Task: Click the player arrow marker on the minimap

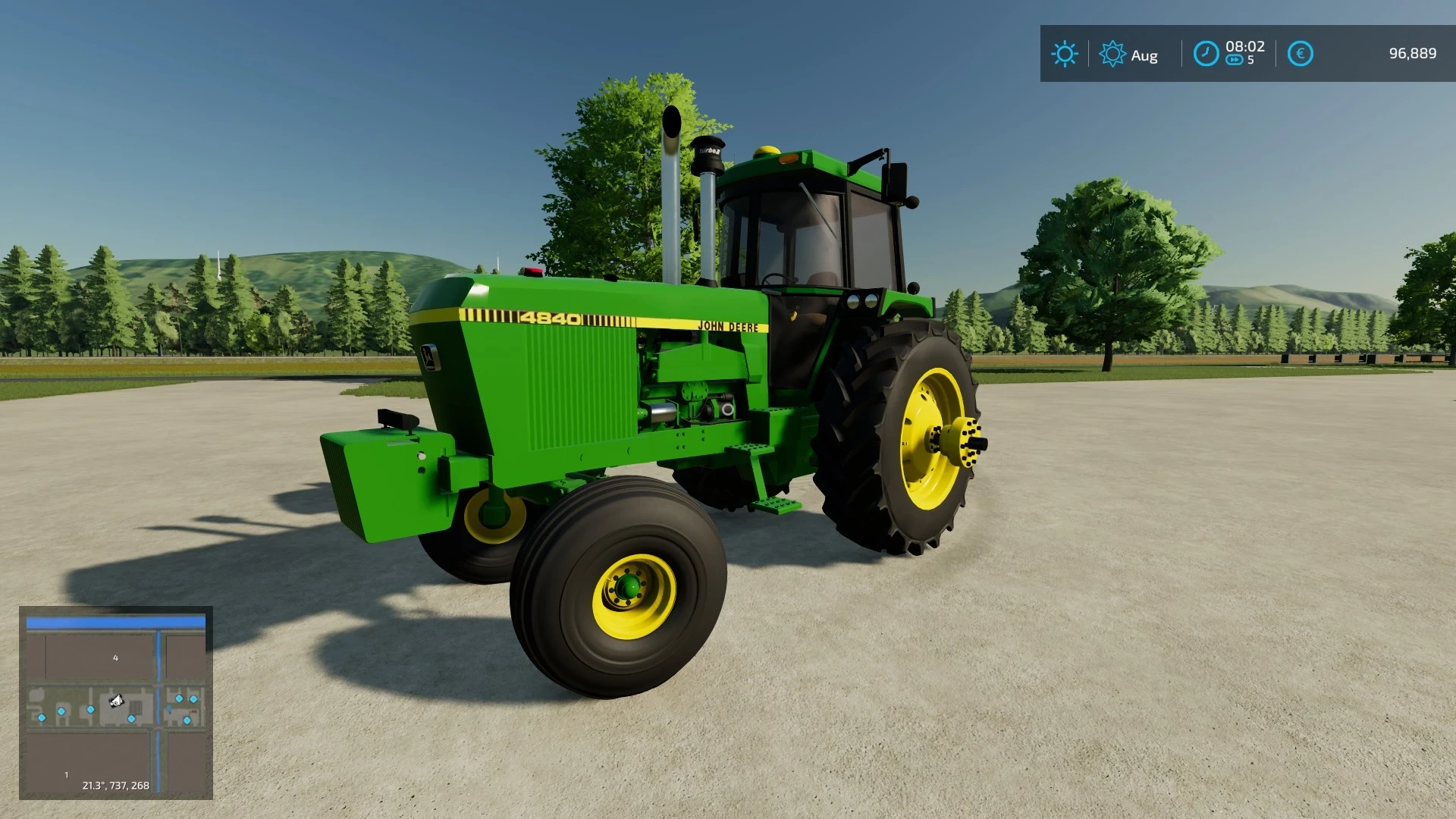Action: (115, 701)
